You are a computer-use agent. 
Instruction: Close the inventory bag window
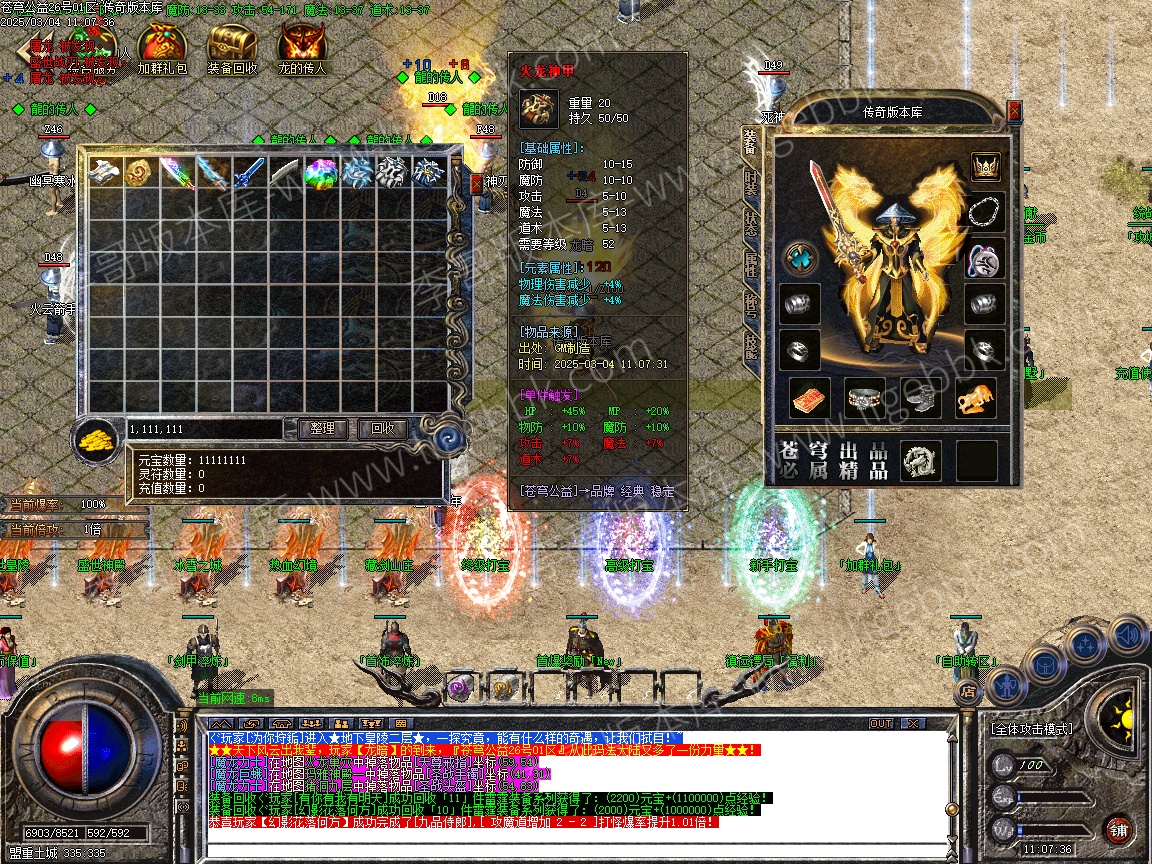pos(476,184)
